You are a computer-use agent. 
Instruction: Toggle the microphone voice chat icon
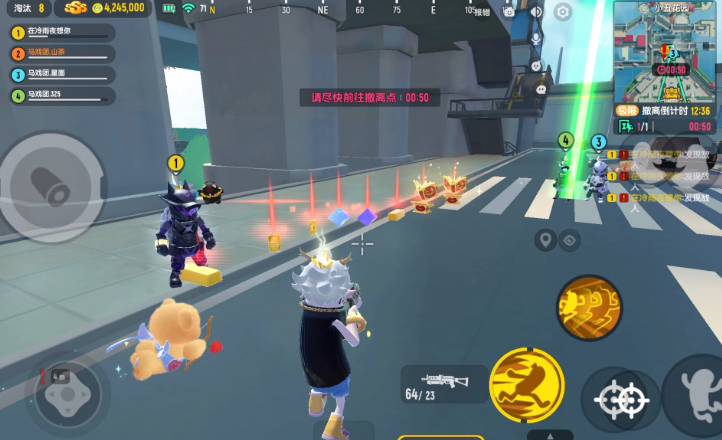point(536,40)
